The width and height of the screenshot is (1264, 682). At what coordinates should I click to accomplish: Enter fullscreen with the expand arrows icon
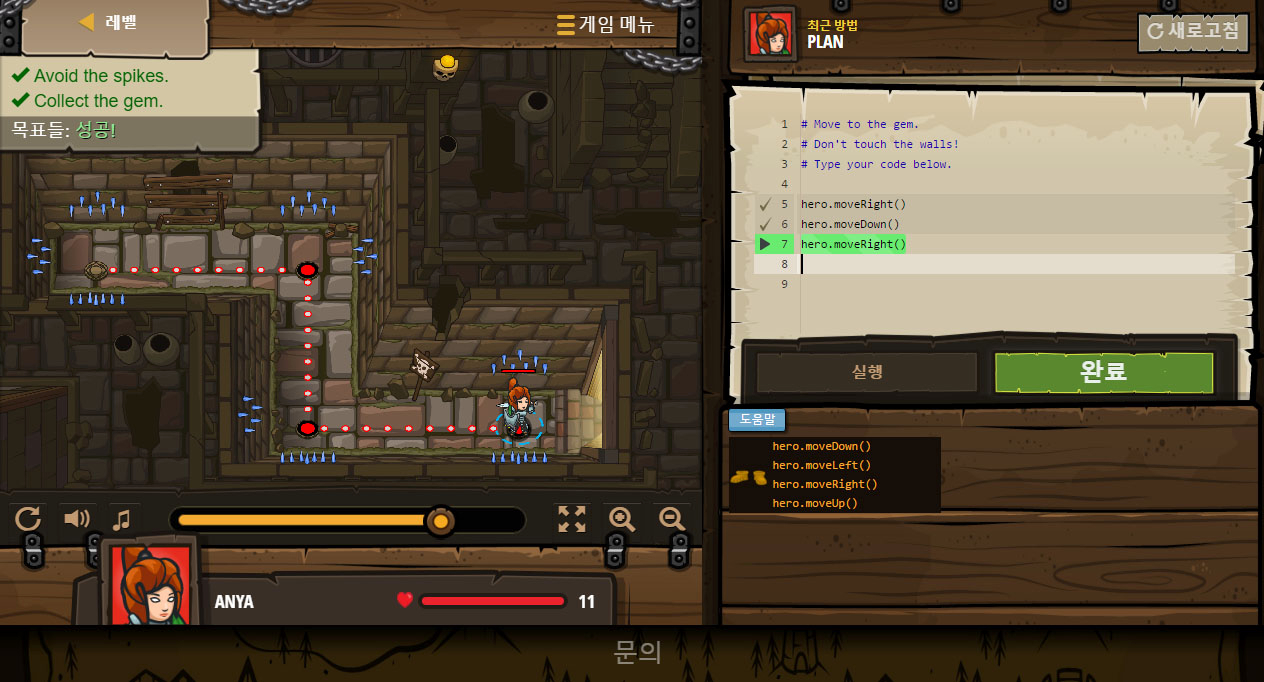(x=572, y=518)
